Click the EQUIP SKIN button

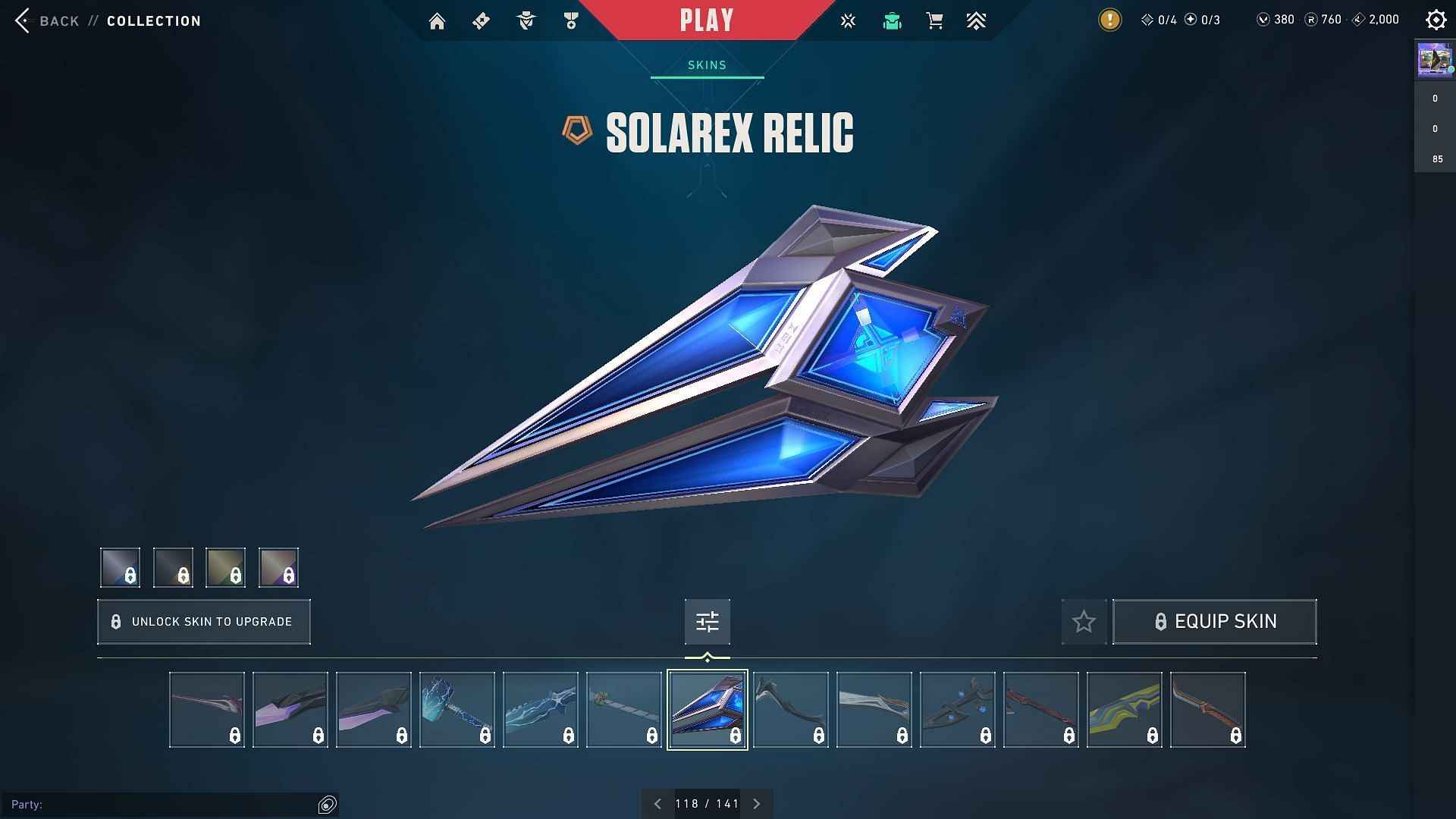(1214, 621)
